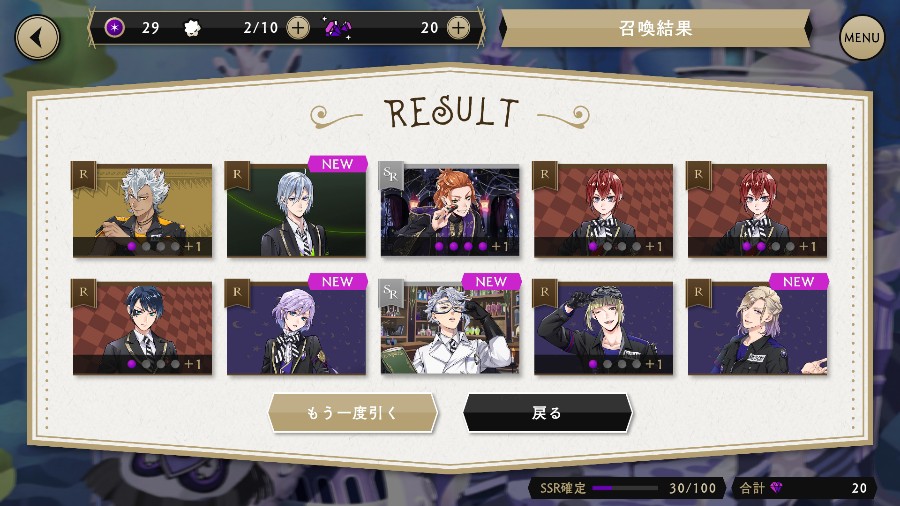Add more stamina with the plus button
Viewport: 900px width, 506px height.
coord(298,28)
